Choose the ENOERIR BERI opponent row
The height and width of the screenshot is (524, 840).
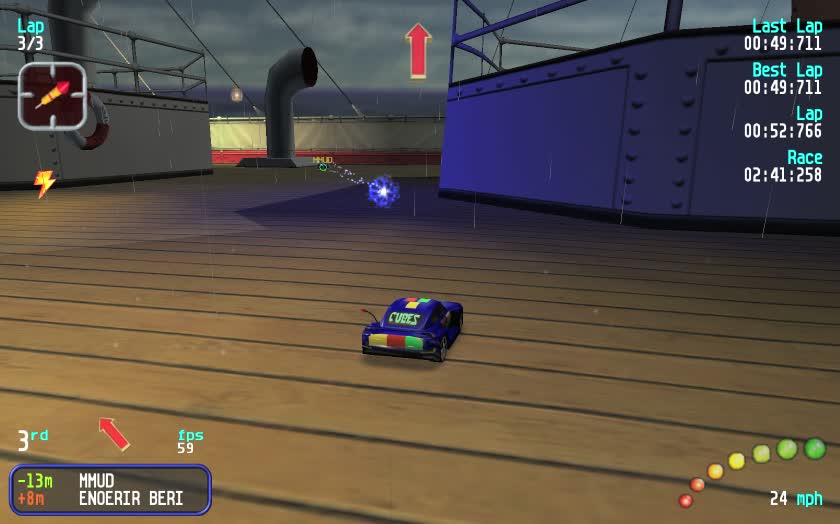110,498
